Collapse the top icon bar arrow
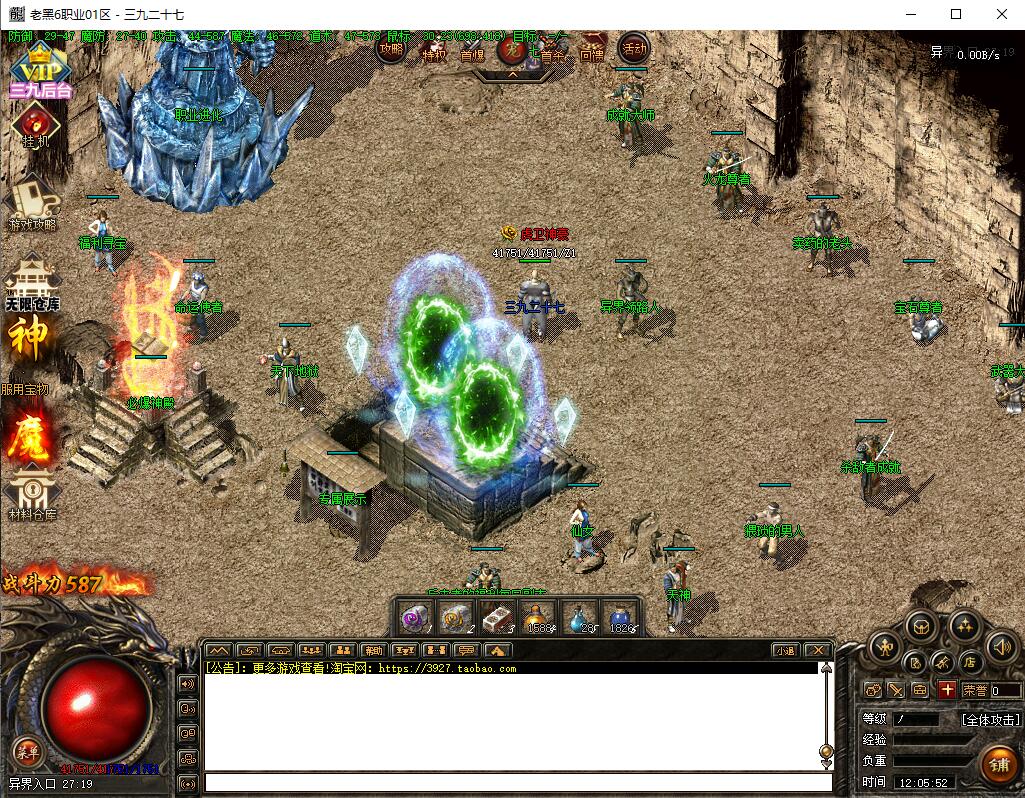1025x798 pixels. tap(512, 73)
